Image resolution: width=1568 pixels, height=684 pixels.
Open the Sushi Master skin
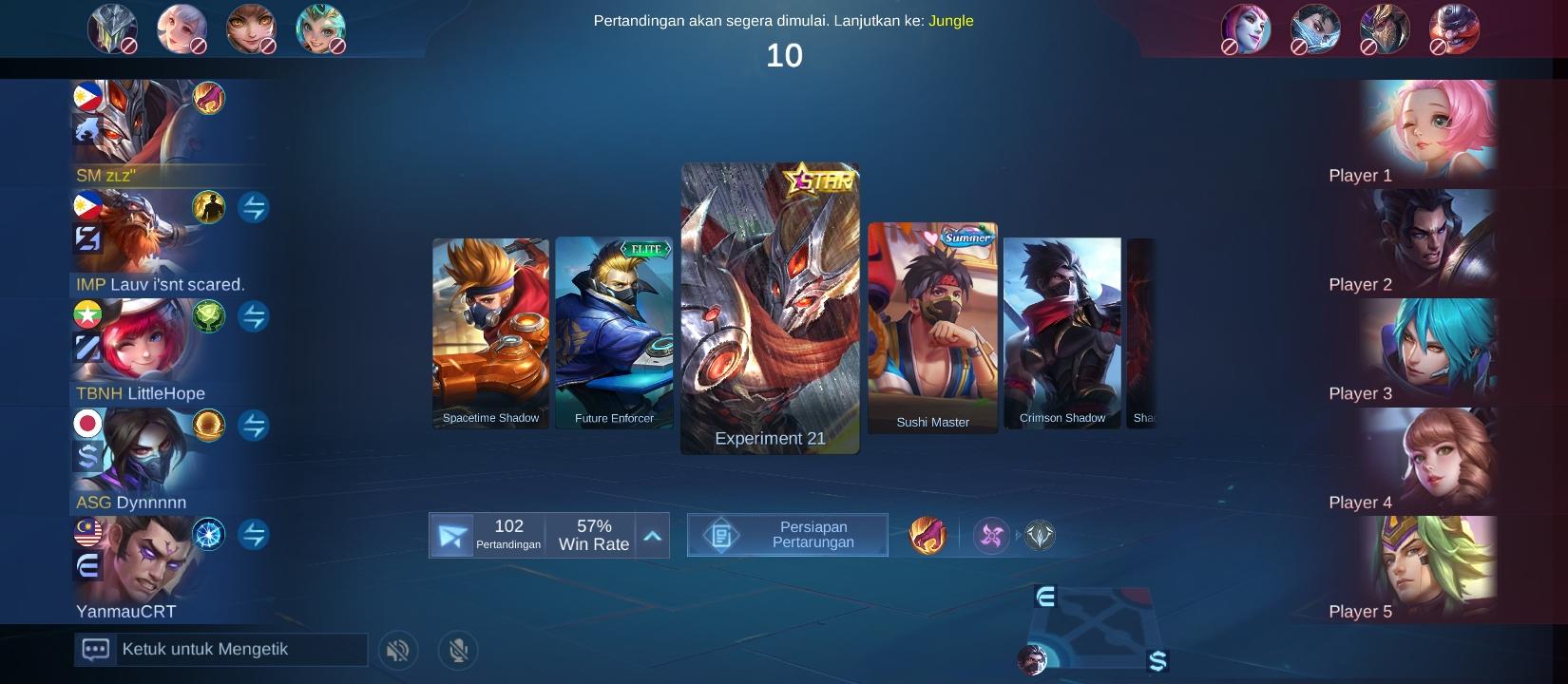pyautogui.click(x=932, y=328)
